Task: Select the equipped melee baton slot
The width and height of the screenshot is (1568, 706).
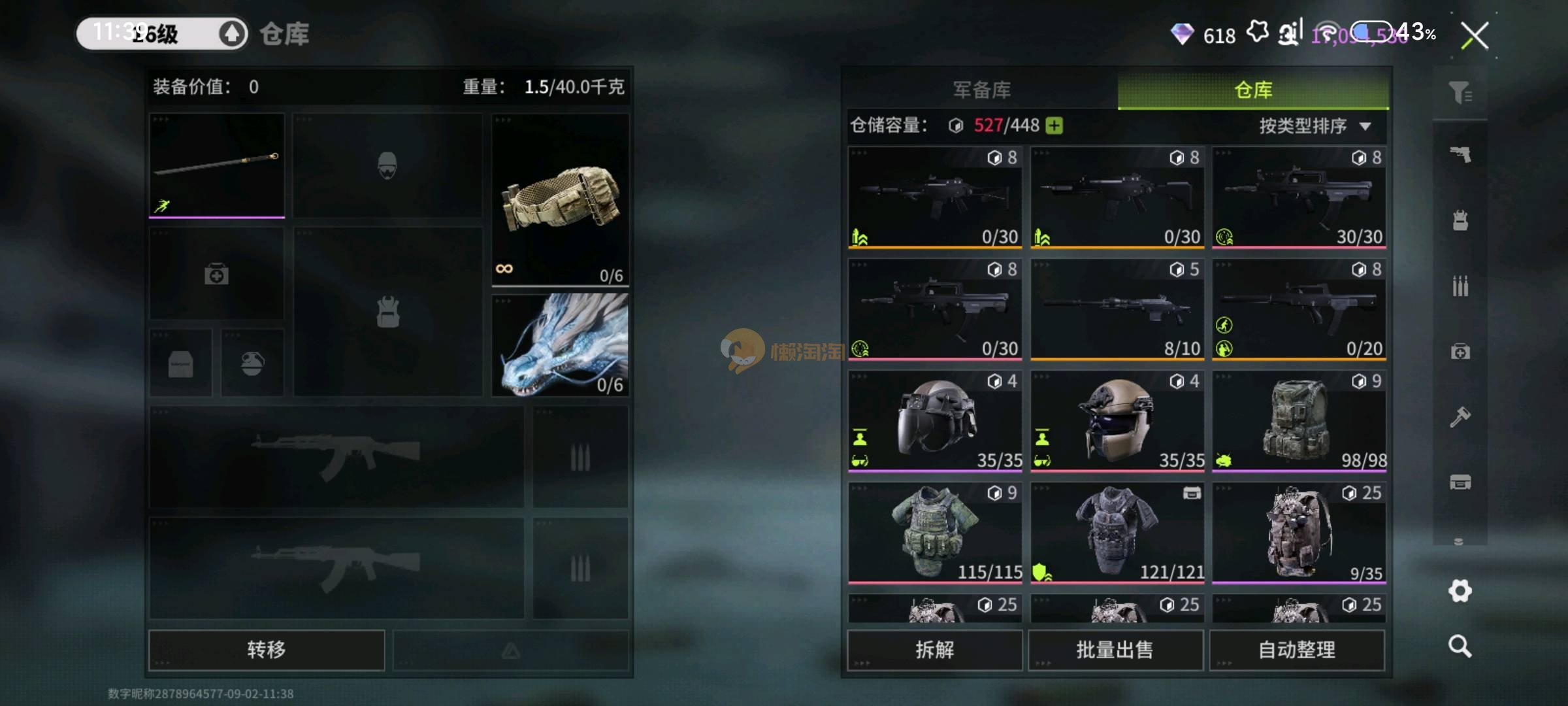Action: pyautogui.click(x=216, y=165)
